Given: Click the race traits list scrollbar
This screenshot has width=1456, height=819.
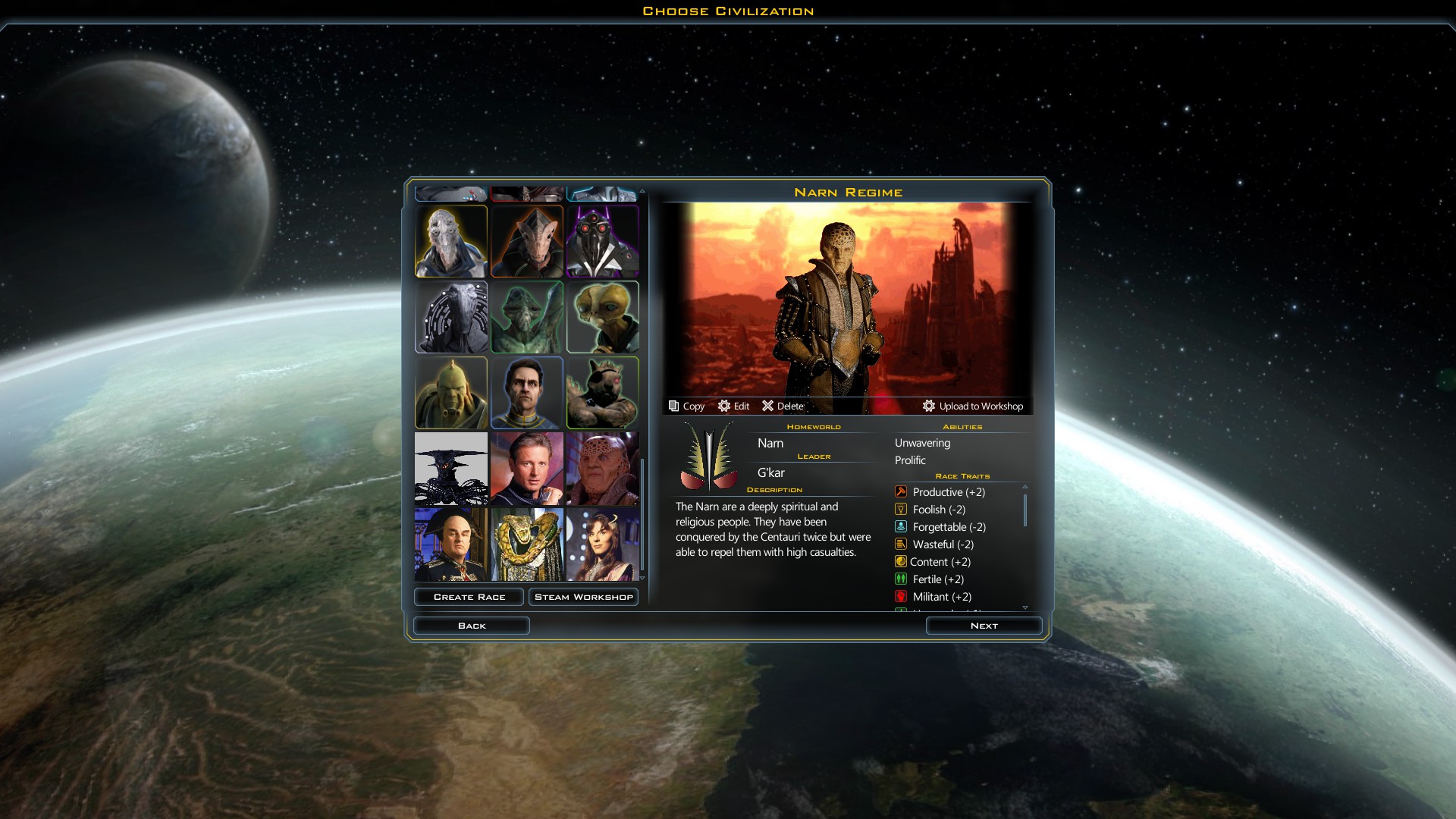Looking at the screenshot, I should coord(1025,510).
